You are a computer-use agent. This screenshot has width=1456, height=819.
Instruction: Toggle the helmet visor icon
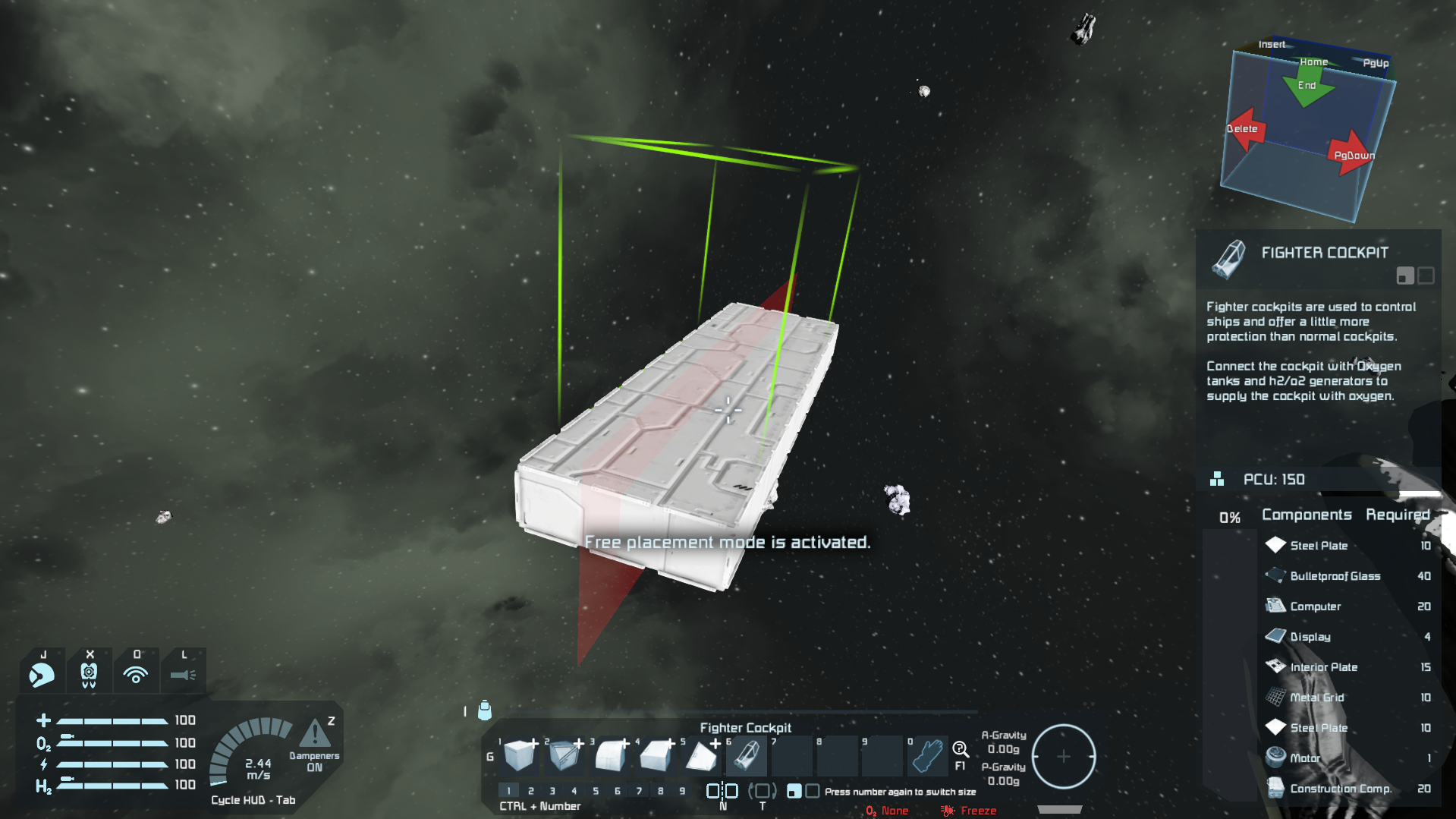(x=42, y=674)
